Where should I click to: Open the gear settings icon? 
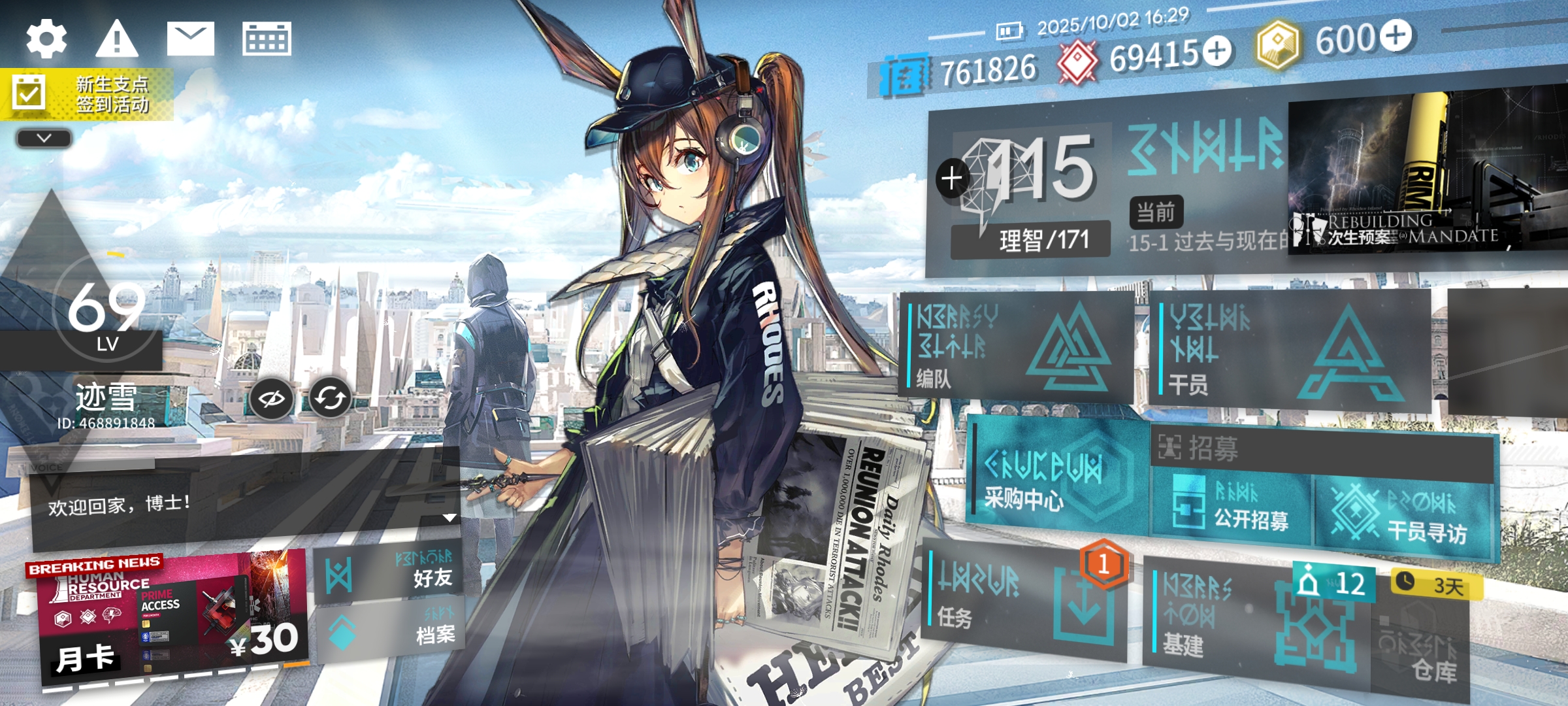[x=46, y=39]
